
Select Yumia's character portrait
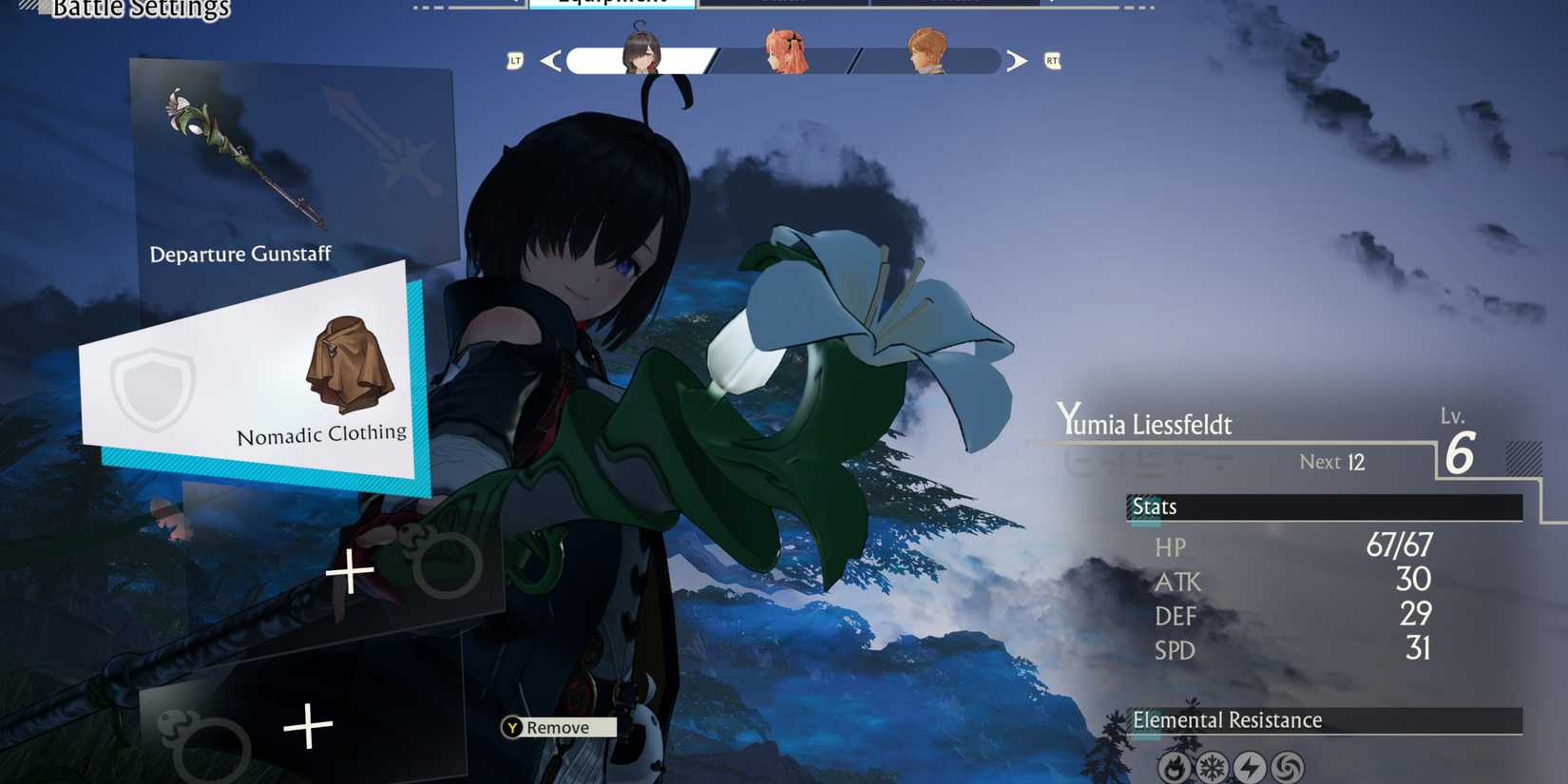click(x=640, y=52)
